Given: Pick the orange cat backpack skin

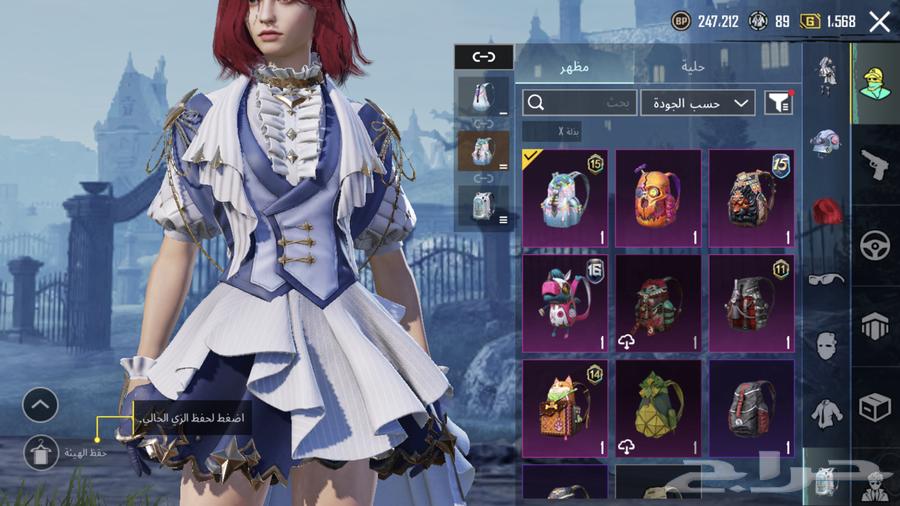Looking at the screenshot, I should (565, 408).
